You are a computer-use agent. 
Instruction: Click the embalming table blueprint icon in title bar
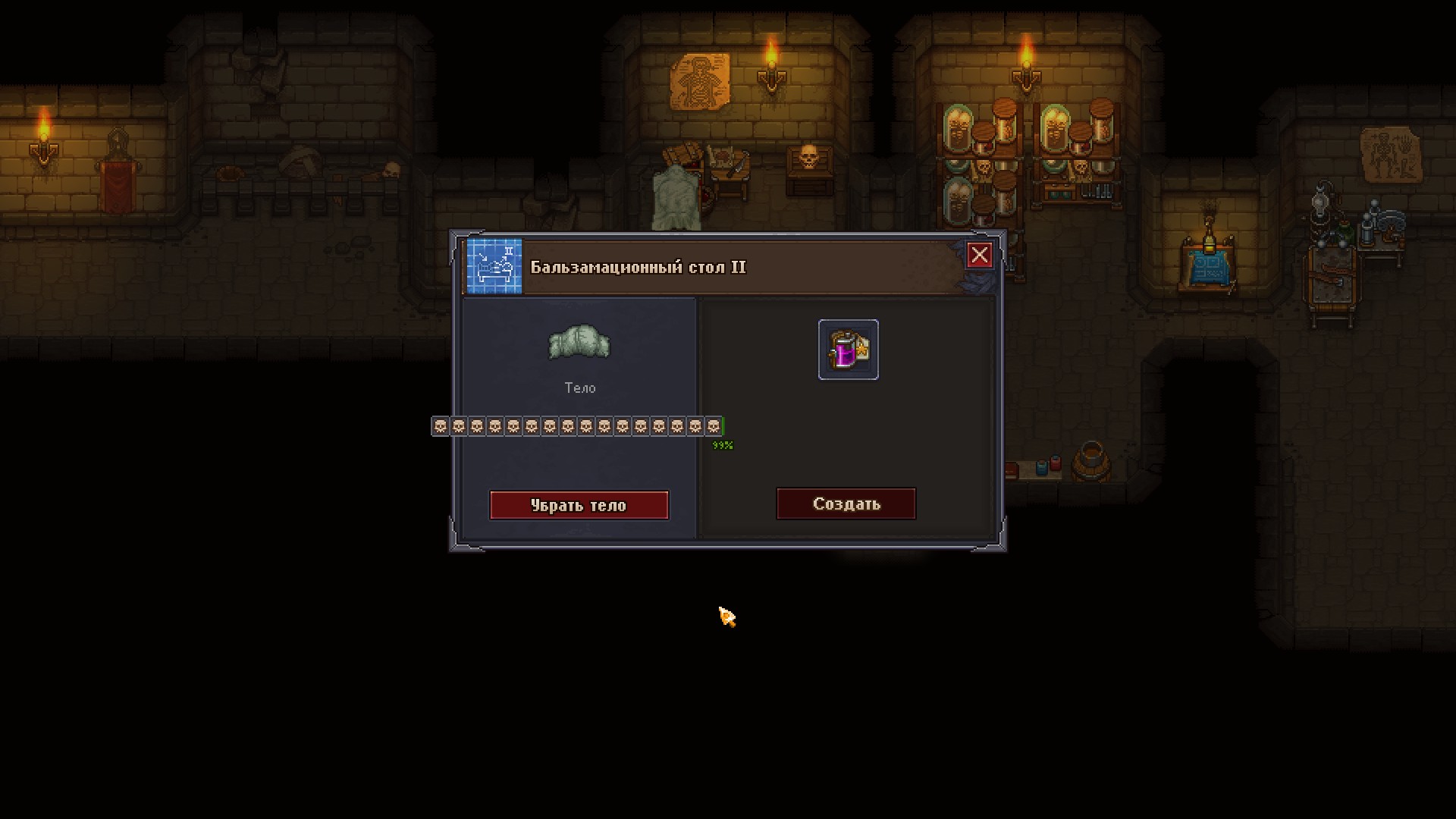pyautogui.click(x=494, y=266)
